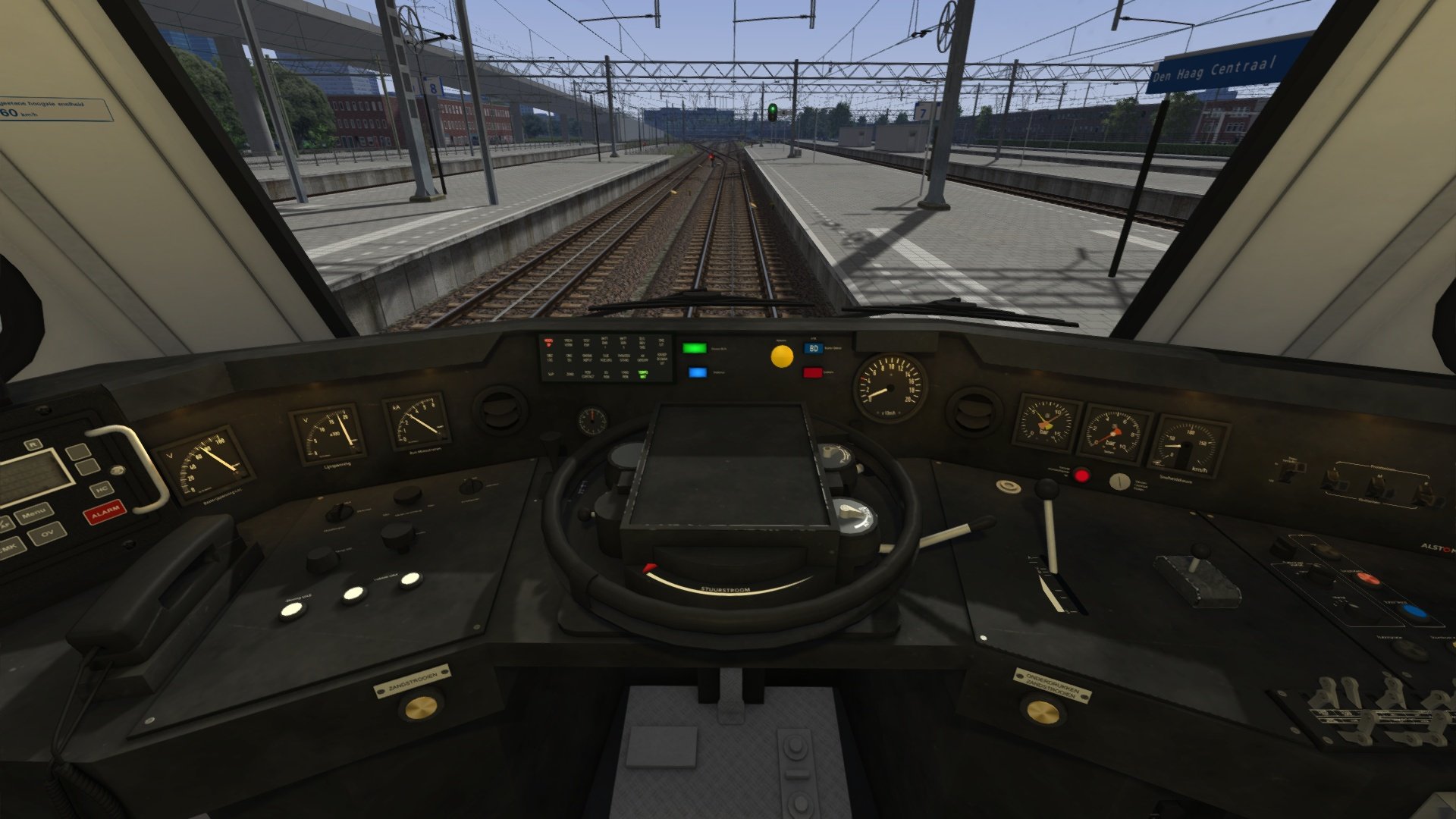The height and width of the screenshot is (819, 1456).
Task: Click the green illuminated indicator button
Action: (x=694, y=348)
